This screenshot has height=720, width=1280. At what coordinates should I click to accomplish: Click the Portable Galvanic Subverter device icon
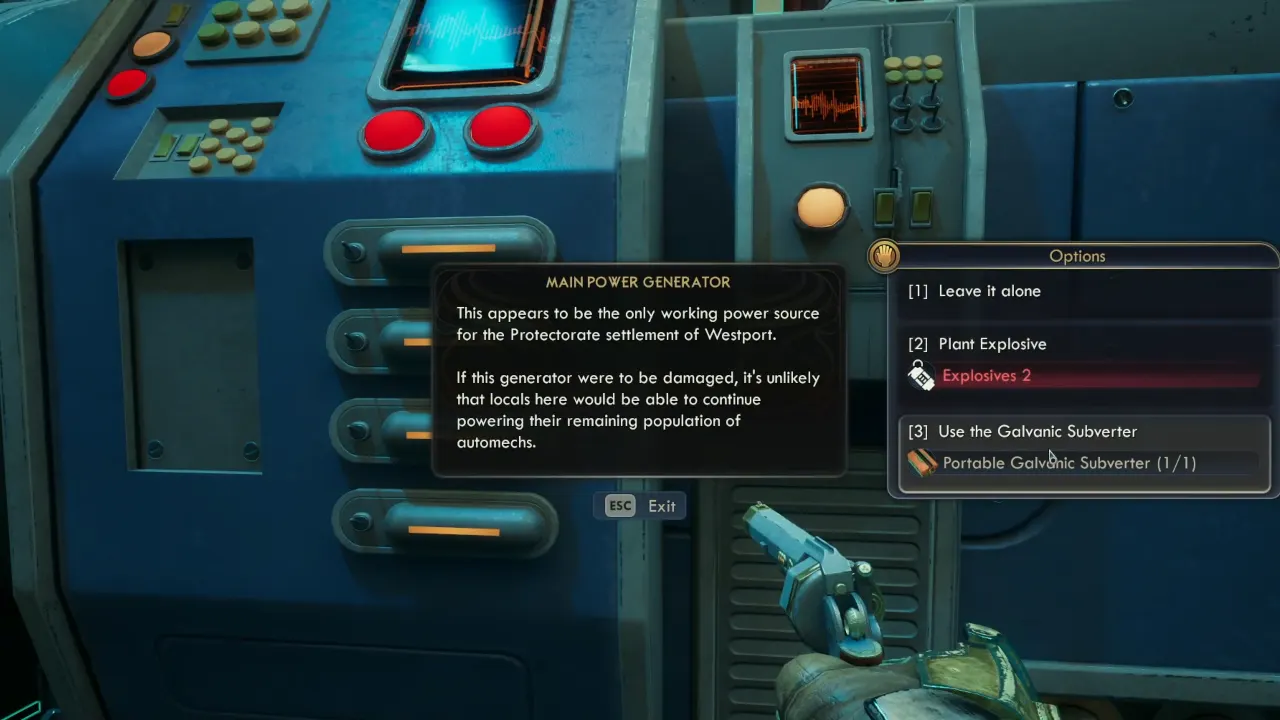point(922,463)
